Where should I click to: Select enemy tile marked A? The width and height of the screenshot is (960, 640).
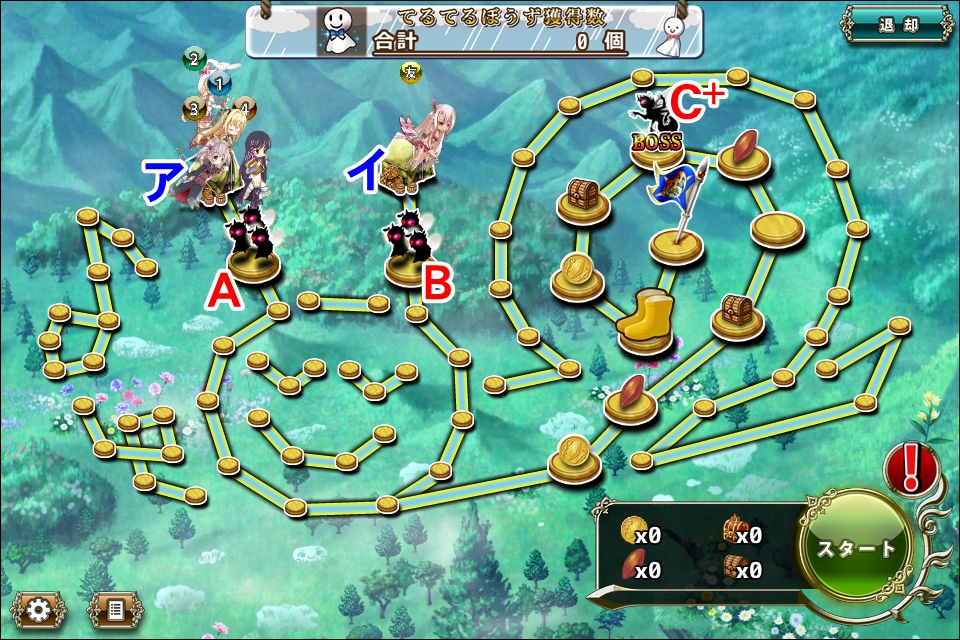point(251,248)
